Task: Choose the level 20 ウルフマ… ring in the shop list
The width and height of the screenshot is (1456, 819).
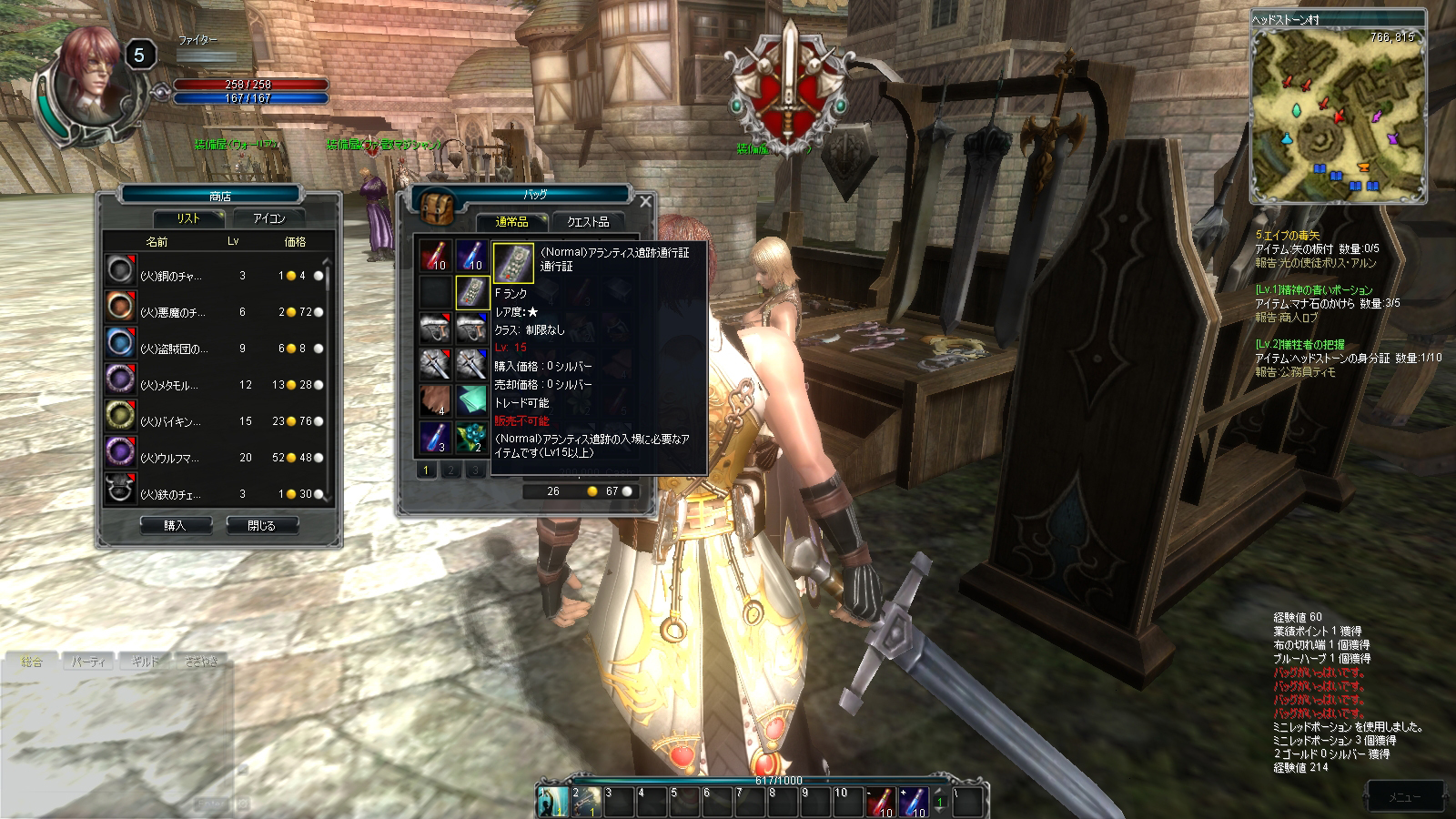Action: pyautogui.click(x=215, y=457)
